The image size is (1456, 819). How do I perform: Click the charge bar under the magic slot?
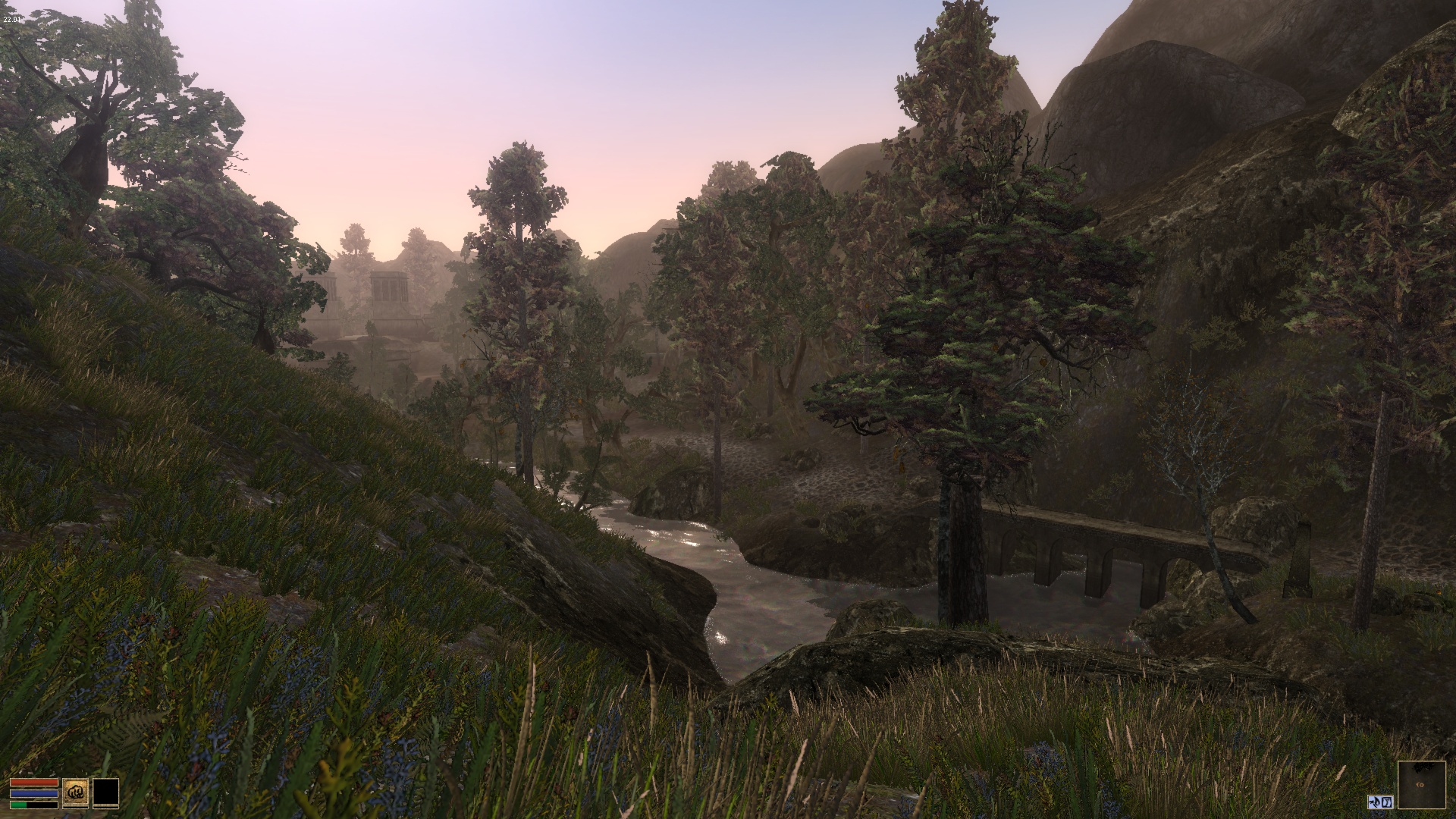(x=105, y=808)
